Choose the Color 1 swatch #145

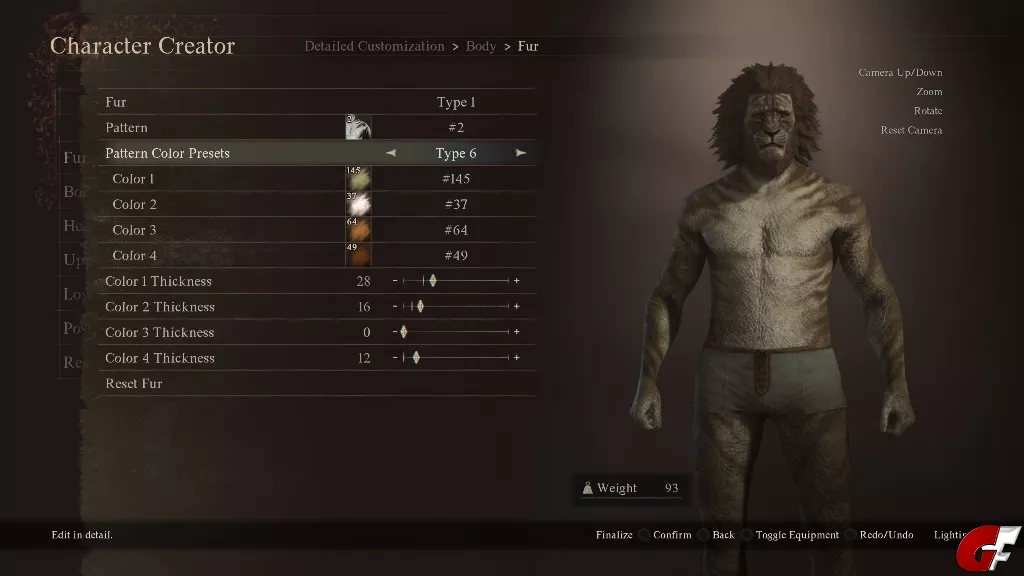click(358, 179)
